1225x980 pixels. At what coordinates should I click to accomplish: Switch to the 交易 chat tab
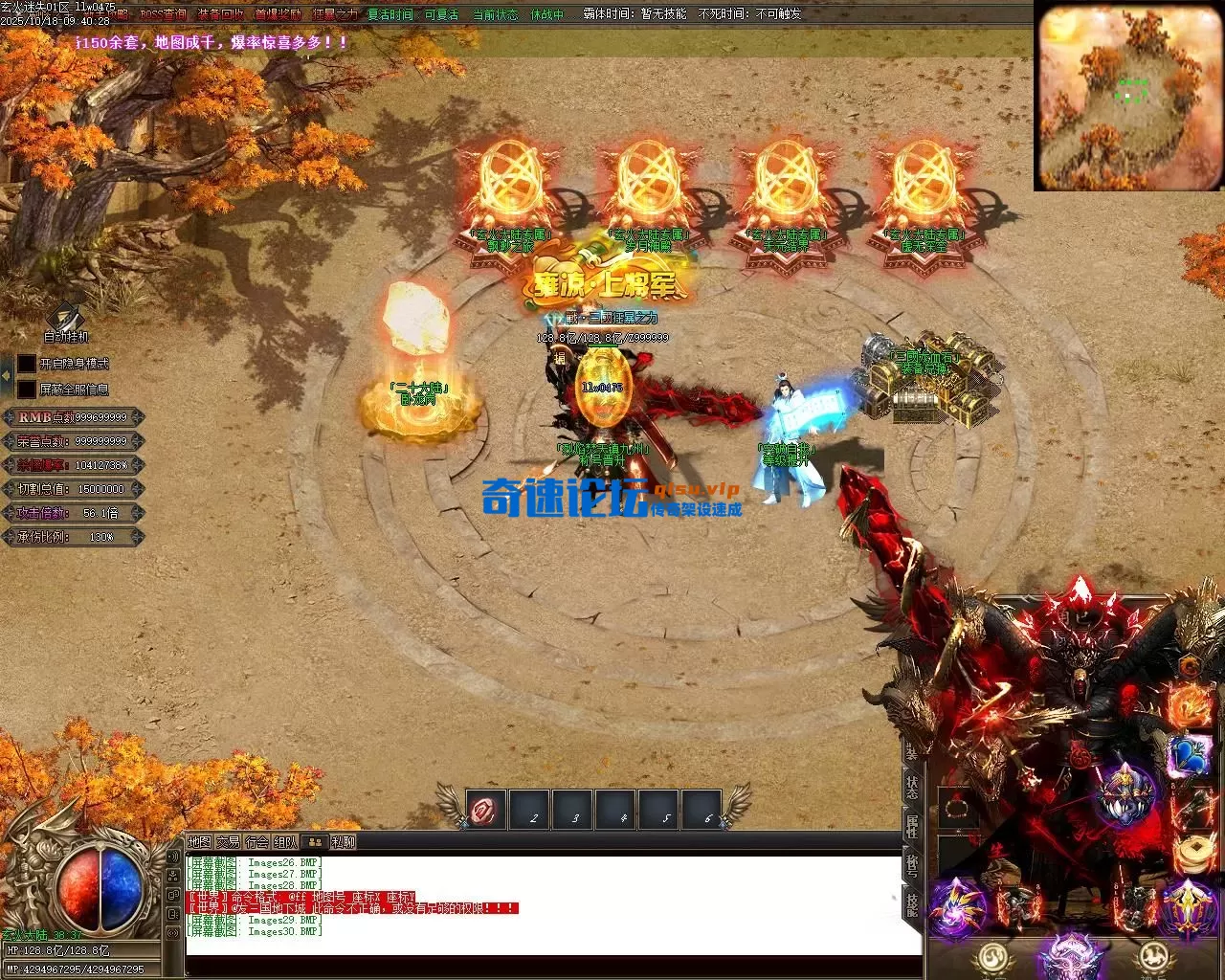point(228,842)
